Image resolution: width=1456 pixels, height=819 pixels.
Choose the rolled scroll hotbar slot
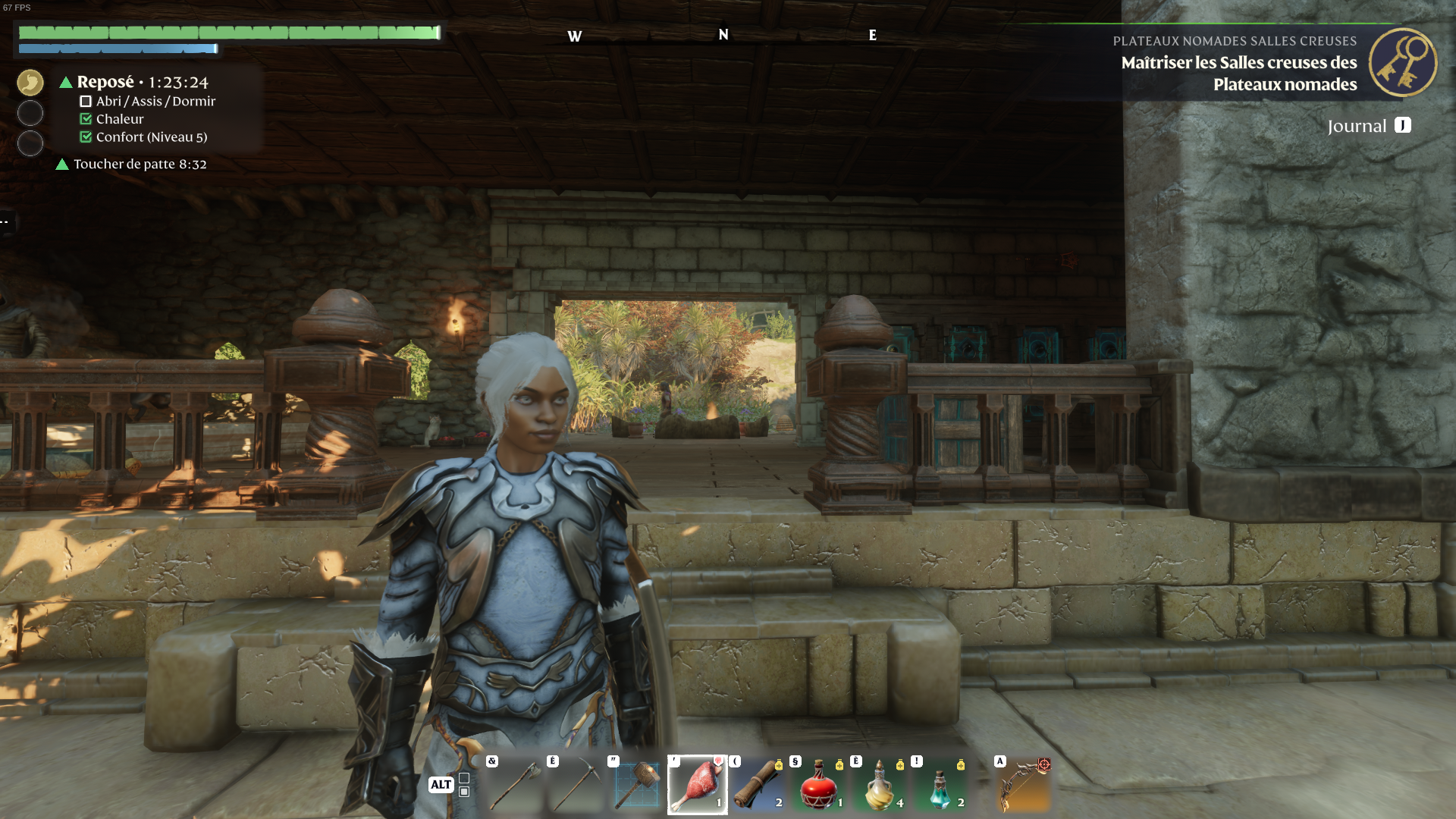[x=758, y=785]
